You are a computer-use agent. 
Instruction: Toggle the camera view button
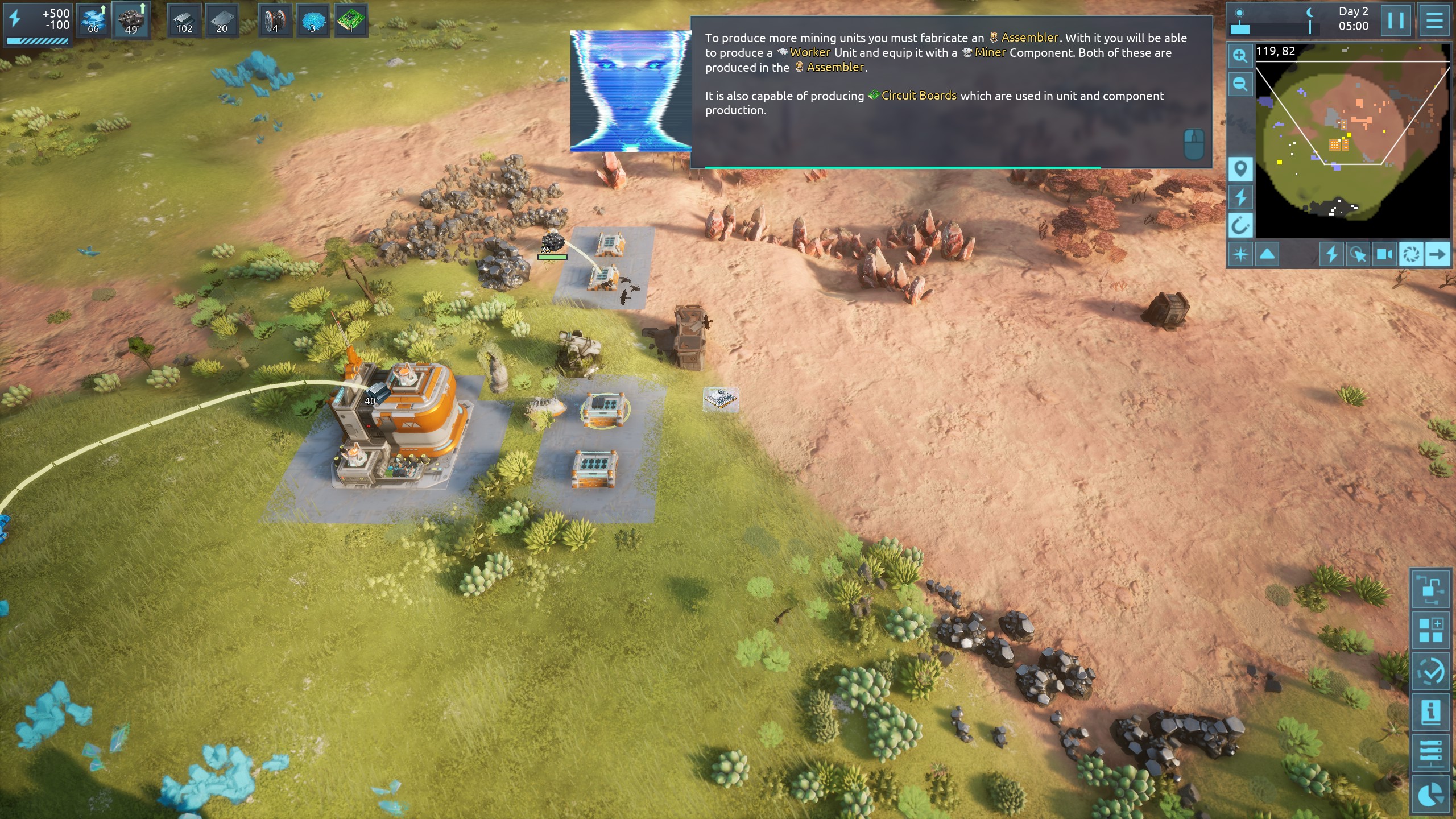pos(1384,254)
